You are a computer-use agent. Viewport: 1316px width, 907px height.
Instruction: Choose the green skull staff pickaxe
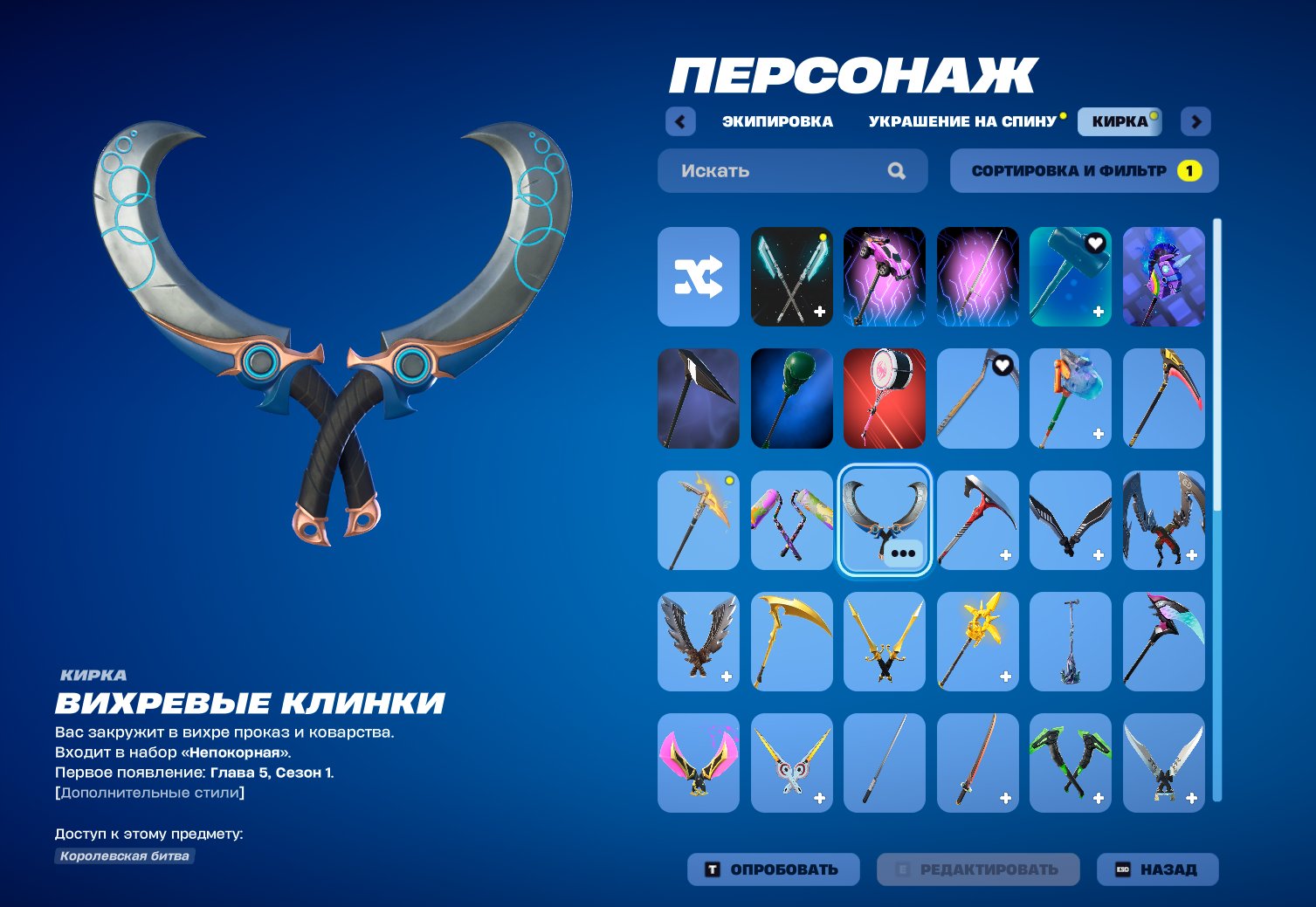791,397
